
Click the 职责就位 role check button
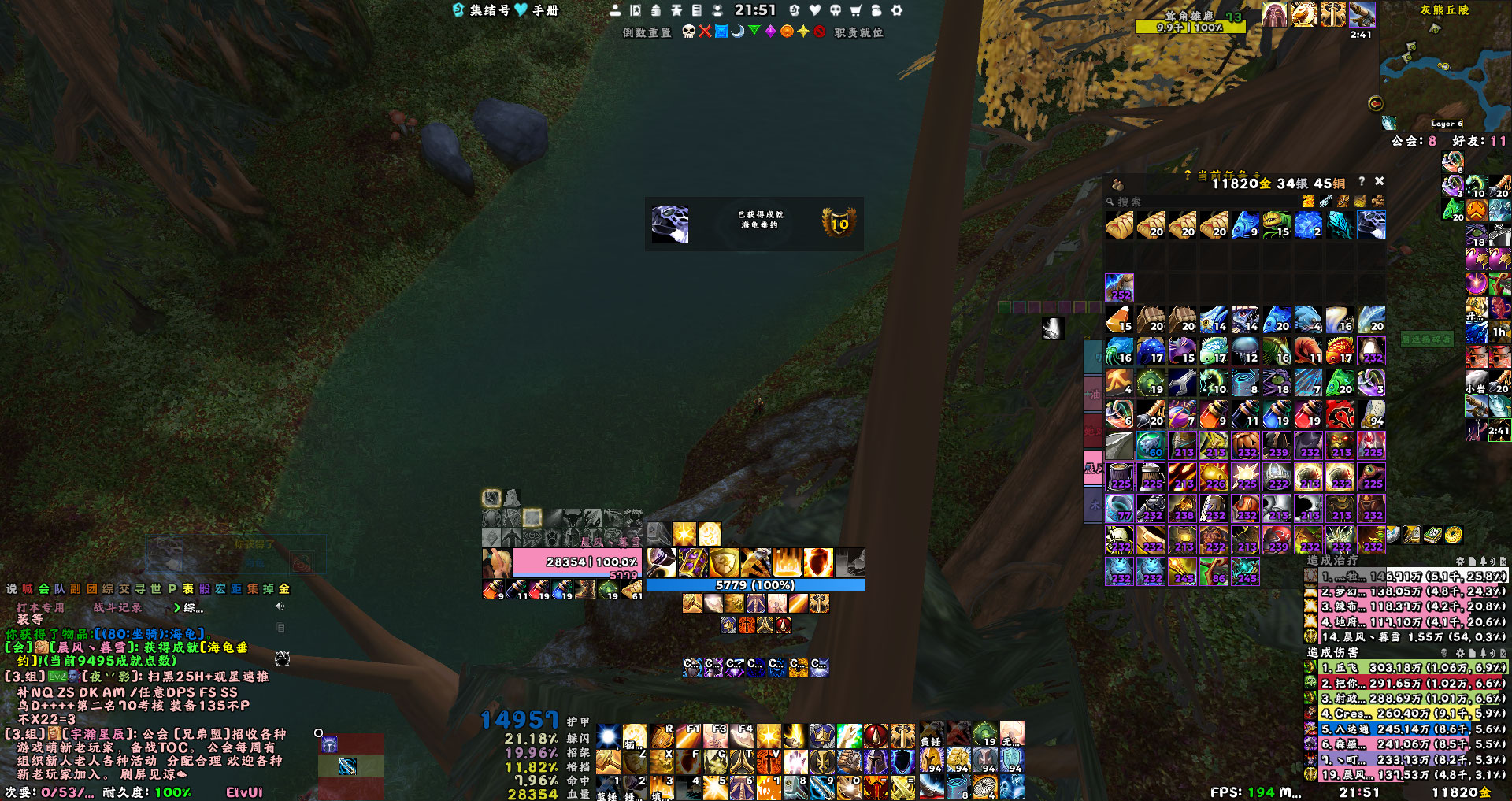(858, 32)
